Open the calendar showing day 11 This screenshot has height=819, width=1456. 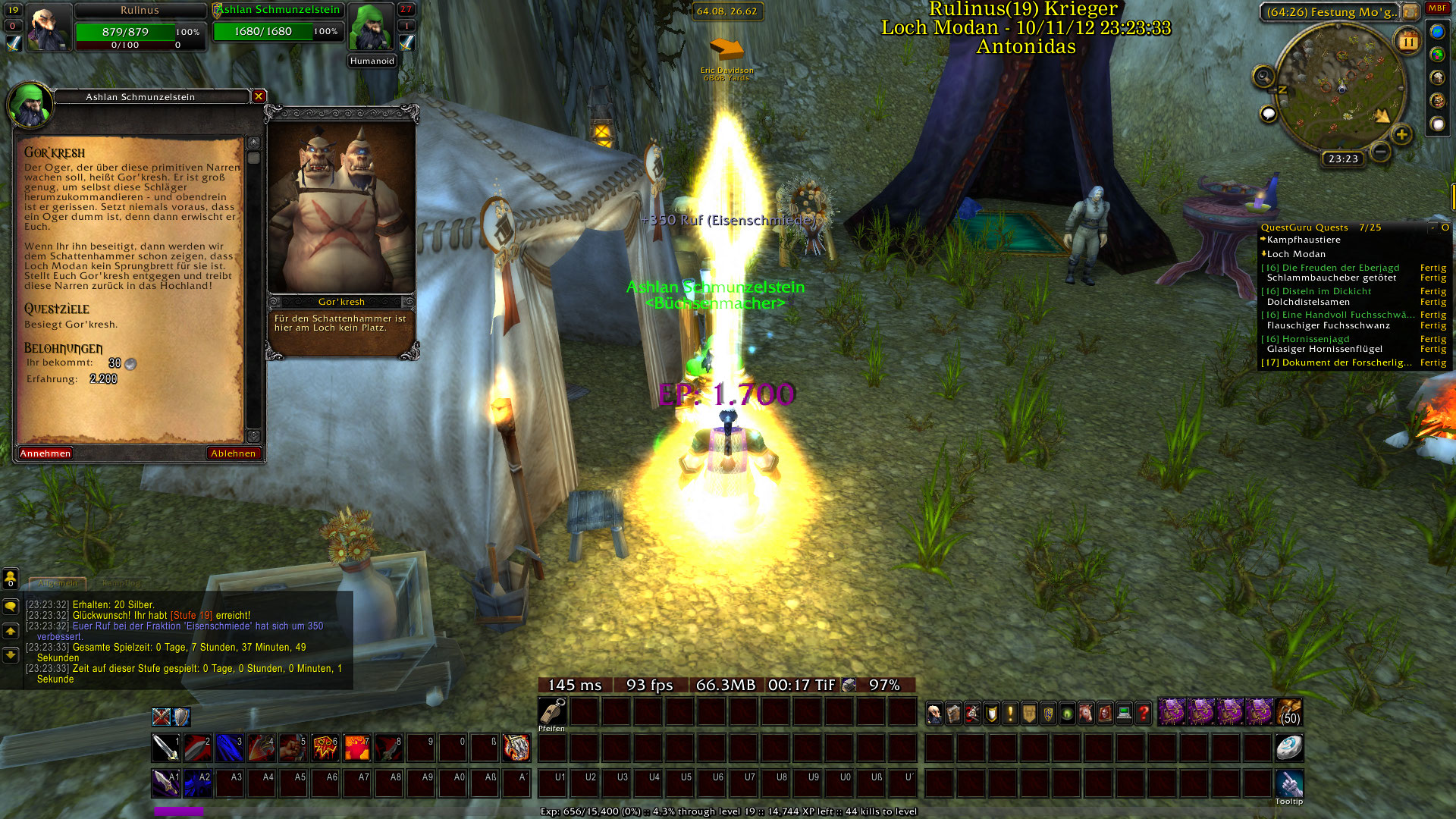coord(1407,41)
